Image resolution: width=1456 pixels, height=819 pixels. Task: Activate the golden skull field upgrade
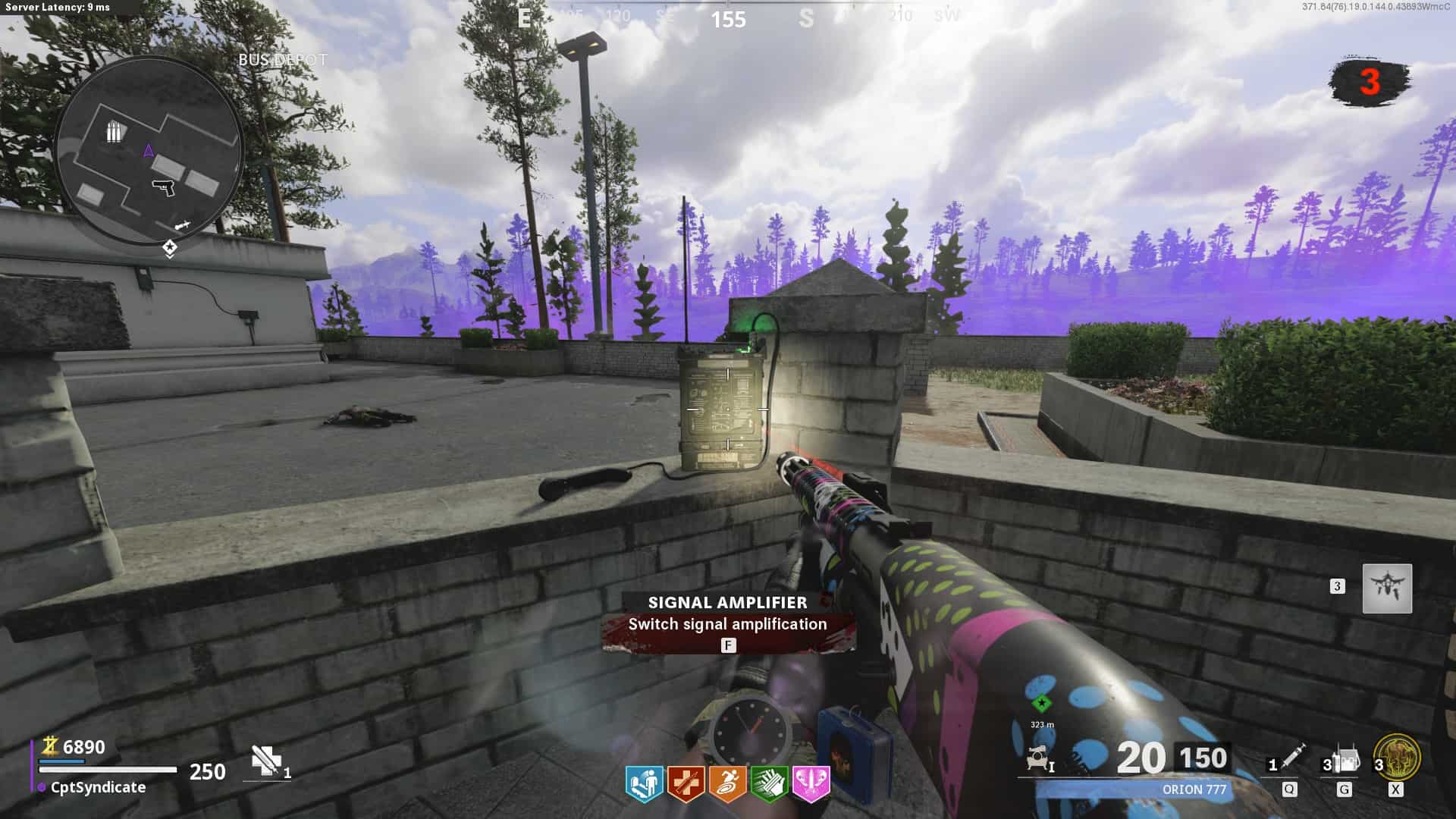pyautogui.click(x=1397, y=758)
